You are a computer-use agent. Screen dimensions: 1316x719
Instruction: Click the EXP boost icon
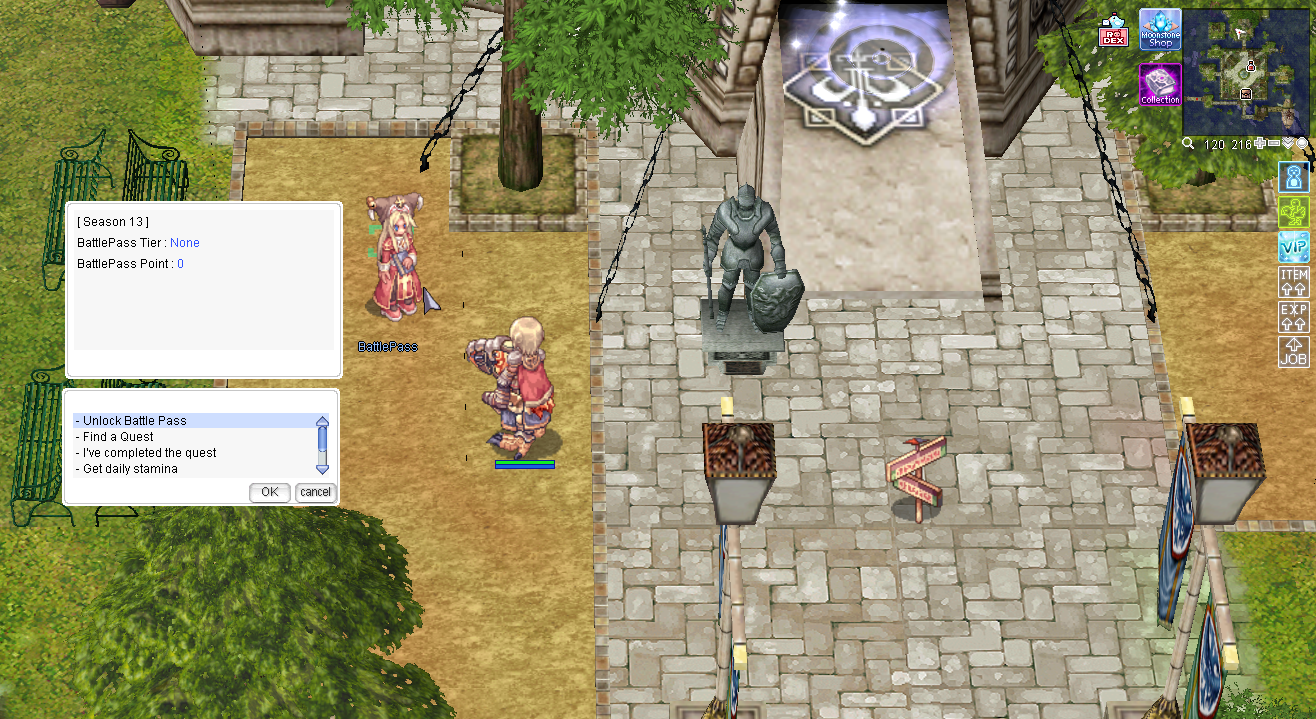click(1293, 317)
